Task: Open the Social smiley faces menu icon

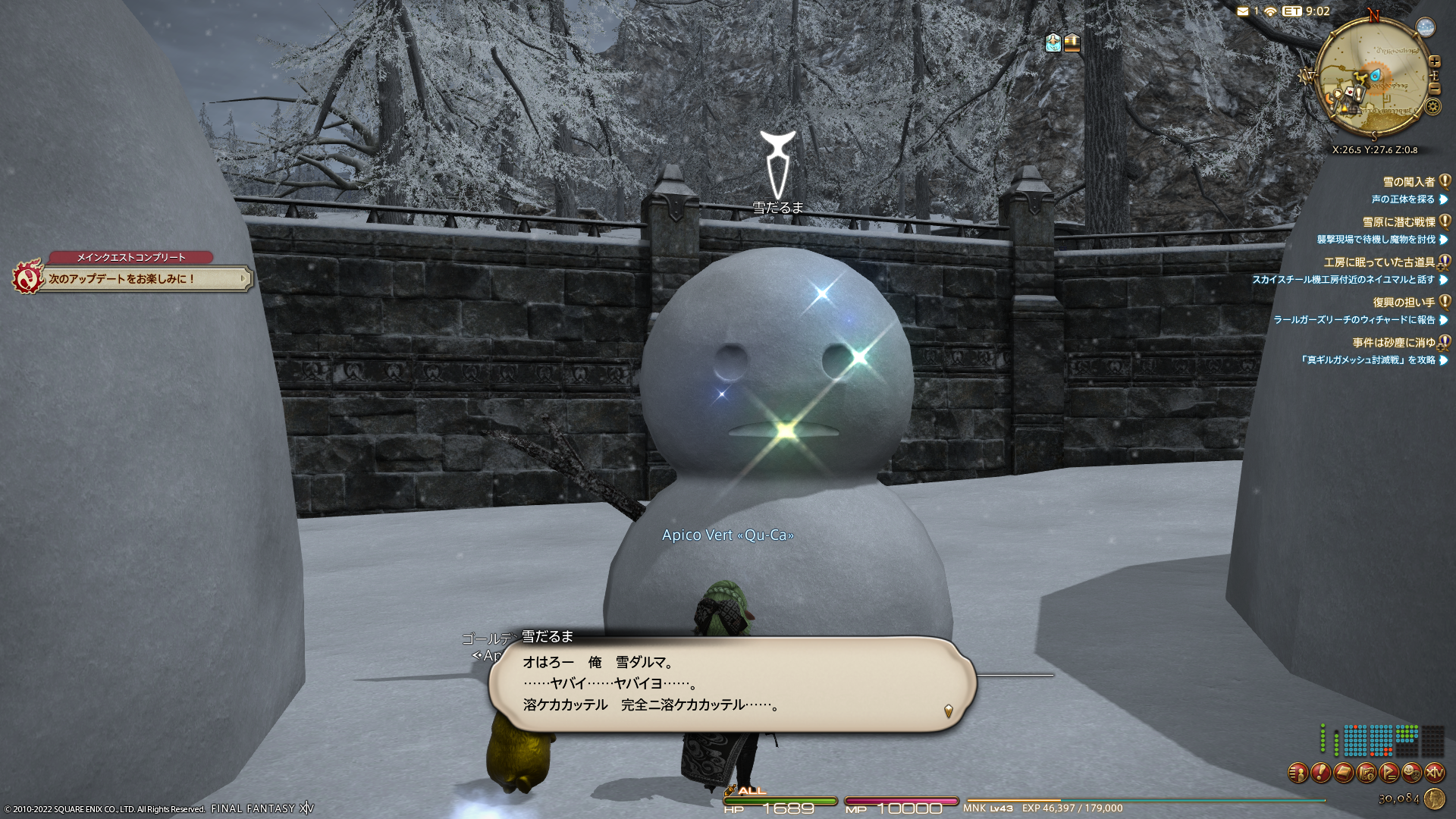Action: [x=1412, y=773]
